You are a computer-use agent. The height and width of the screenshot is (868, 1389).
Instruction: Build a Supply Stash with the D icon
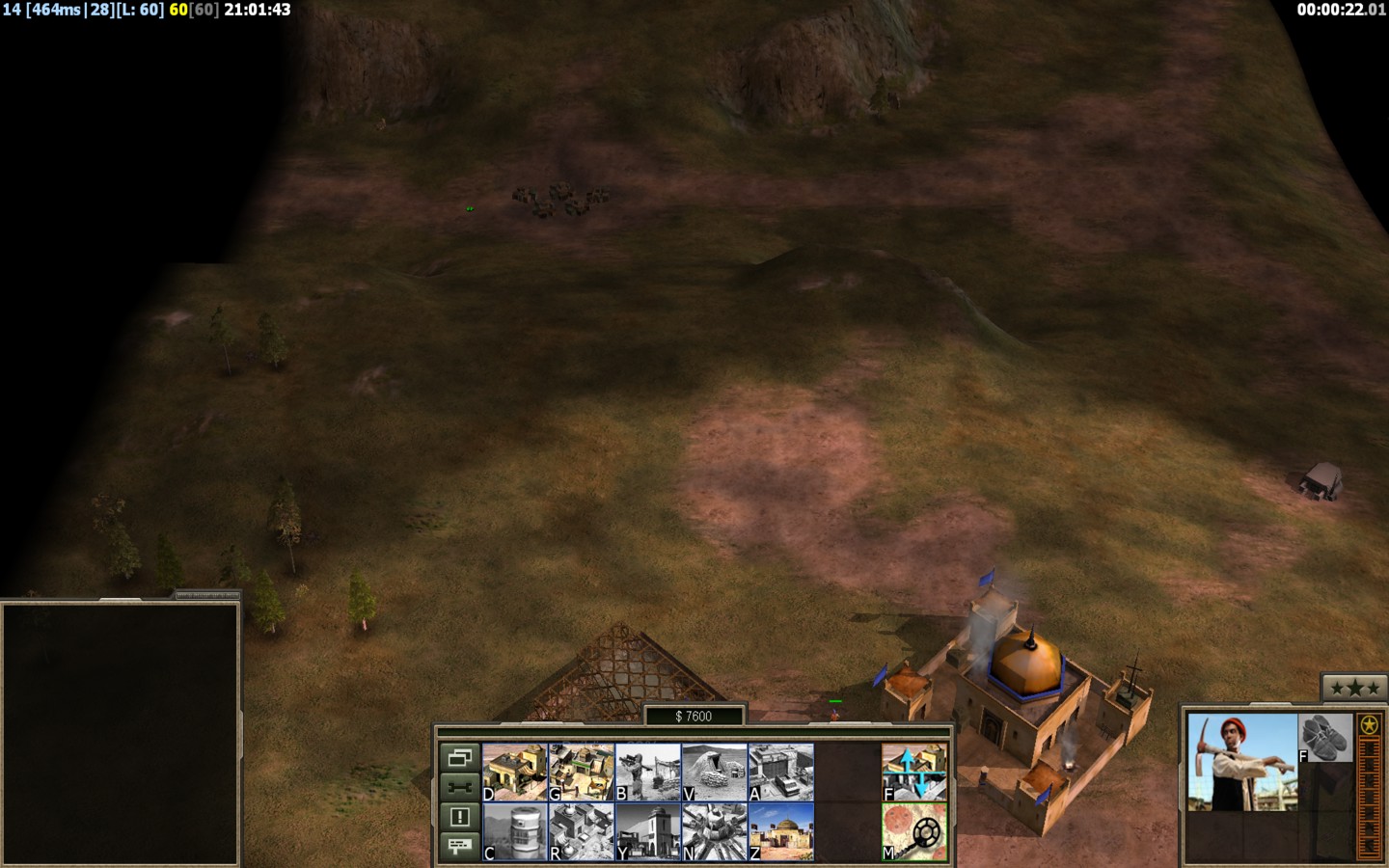pyautogui.click(x=514, y=772)
